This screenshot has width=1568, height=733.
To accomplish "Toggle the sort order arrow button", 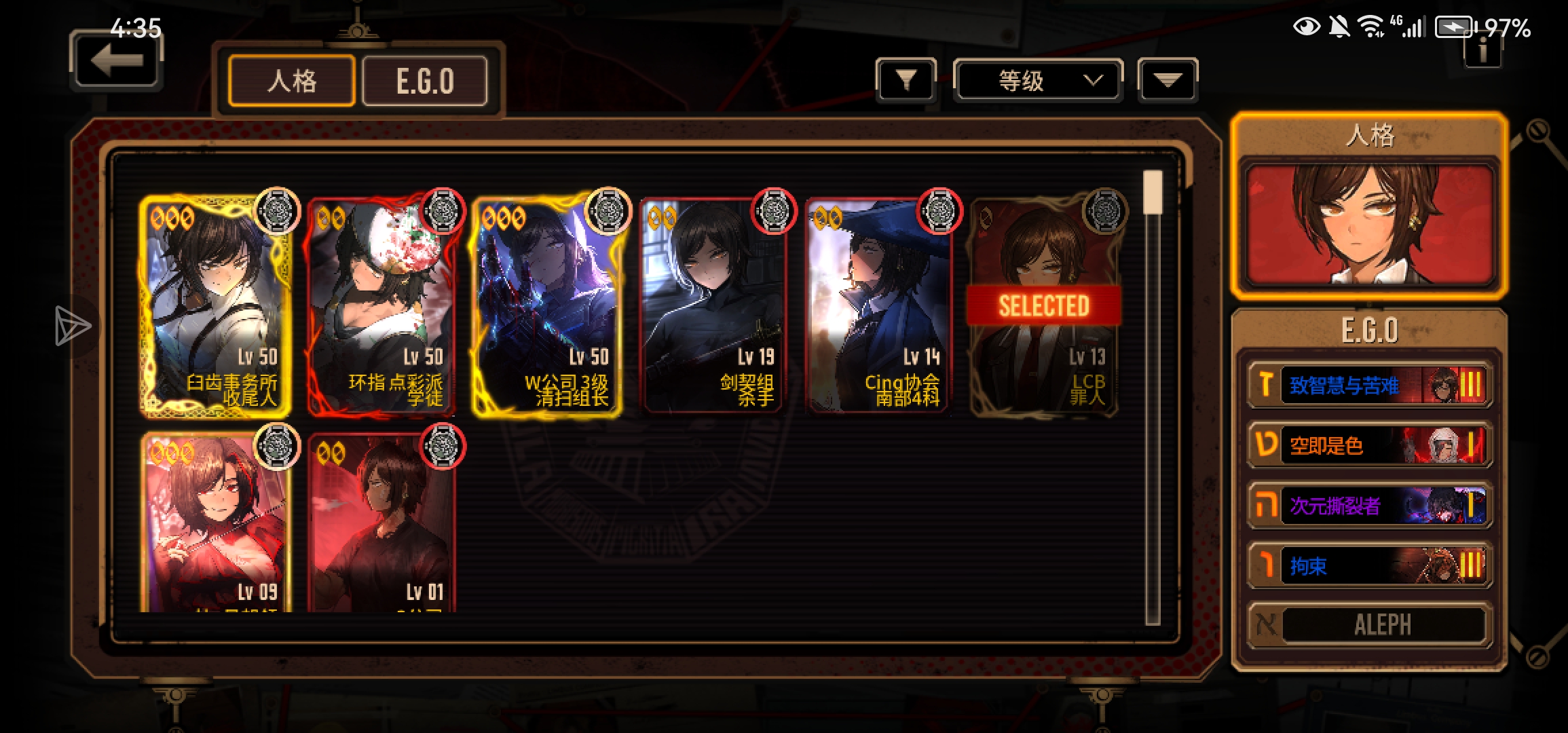I will [1168, 81].
